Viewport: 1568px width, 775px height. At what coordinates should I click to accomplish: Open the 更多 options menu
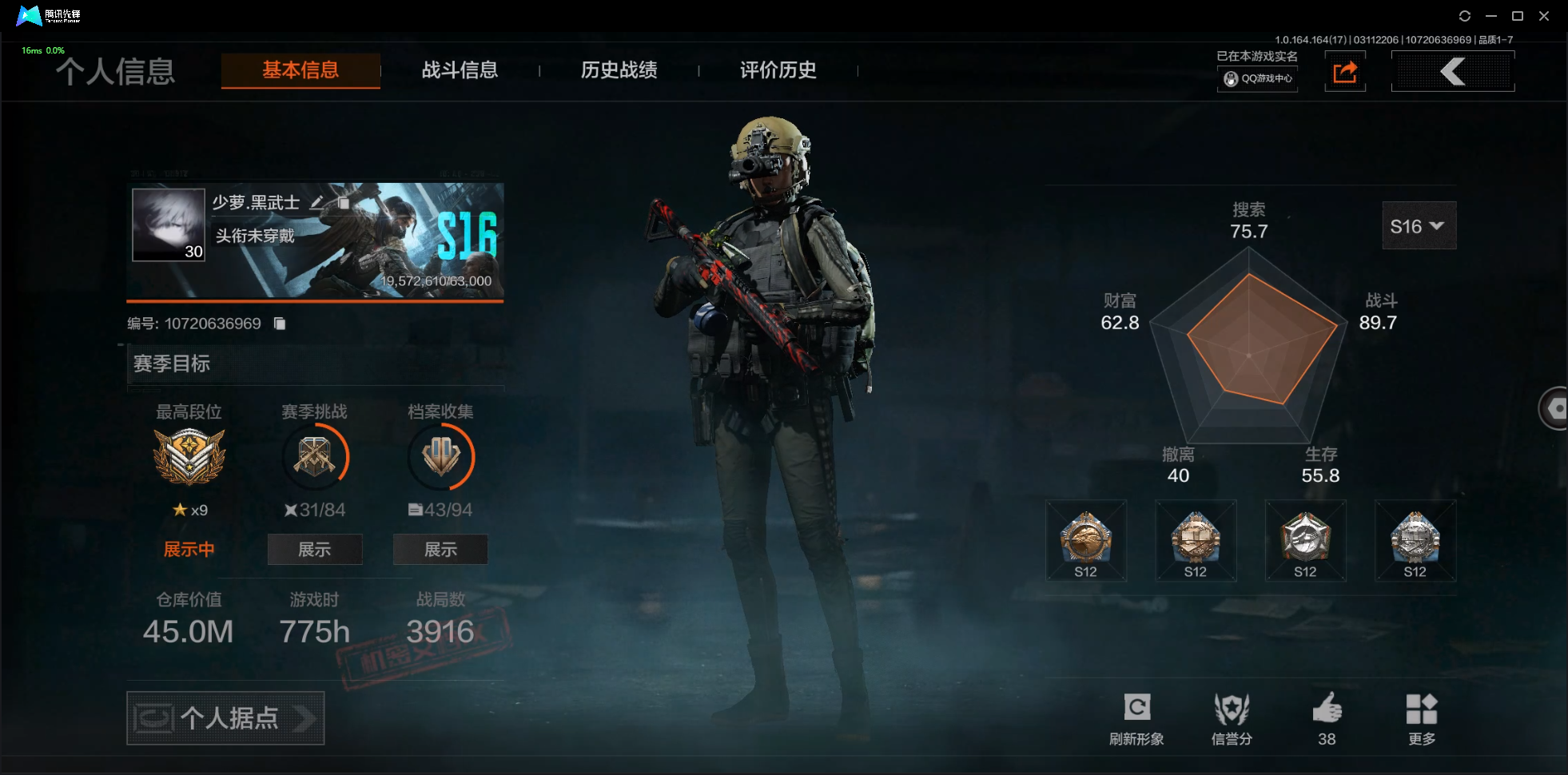pyautogui.click(x=1421, y=717)
